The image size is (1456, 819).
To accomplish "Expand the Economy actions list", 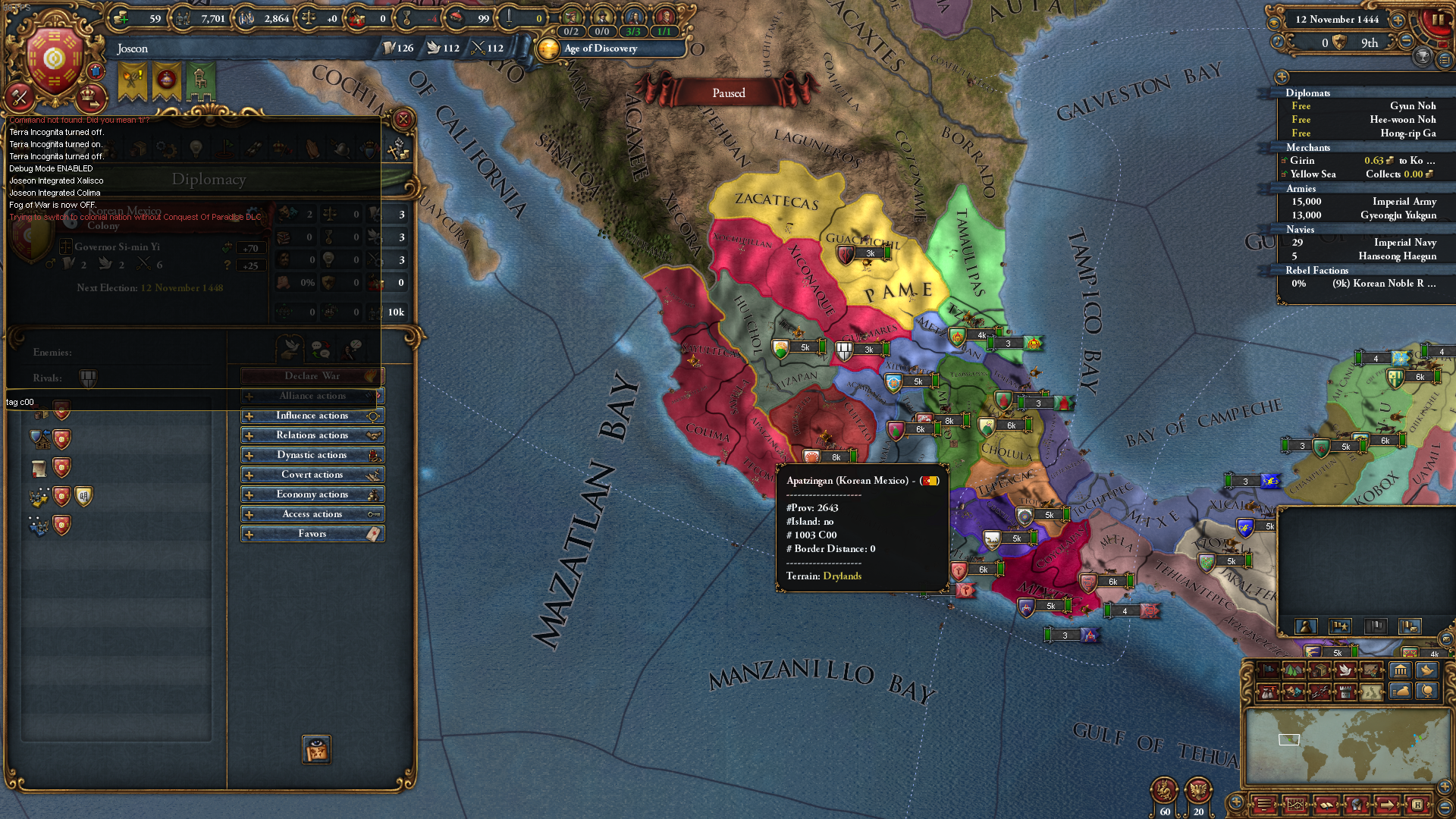I will tap(312, 494).
